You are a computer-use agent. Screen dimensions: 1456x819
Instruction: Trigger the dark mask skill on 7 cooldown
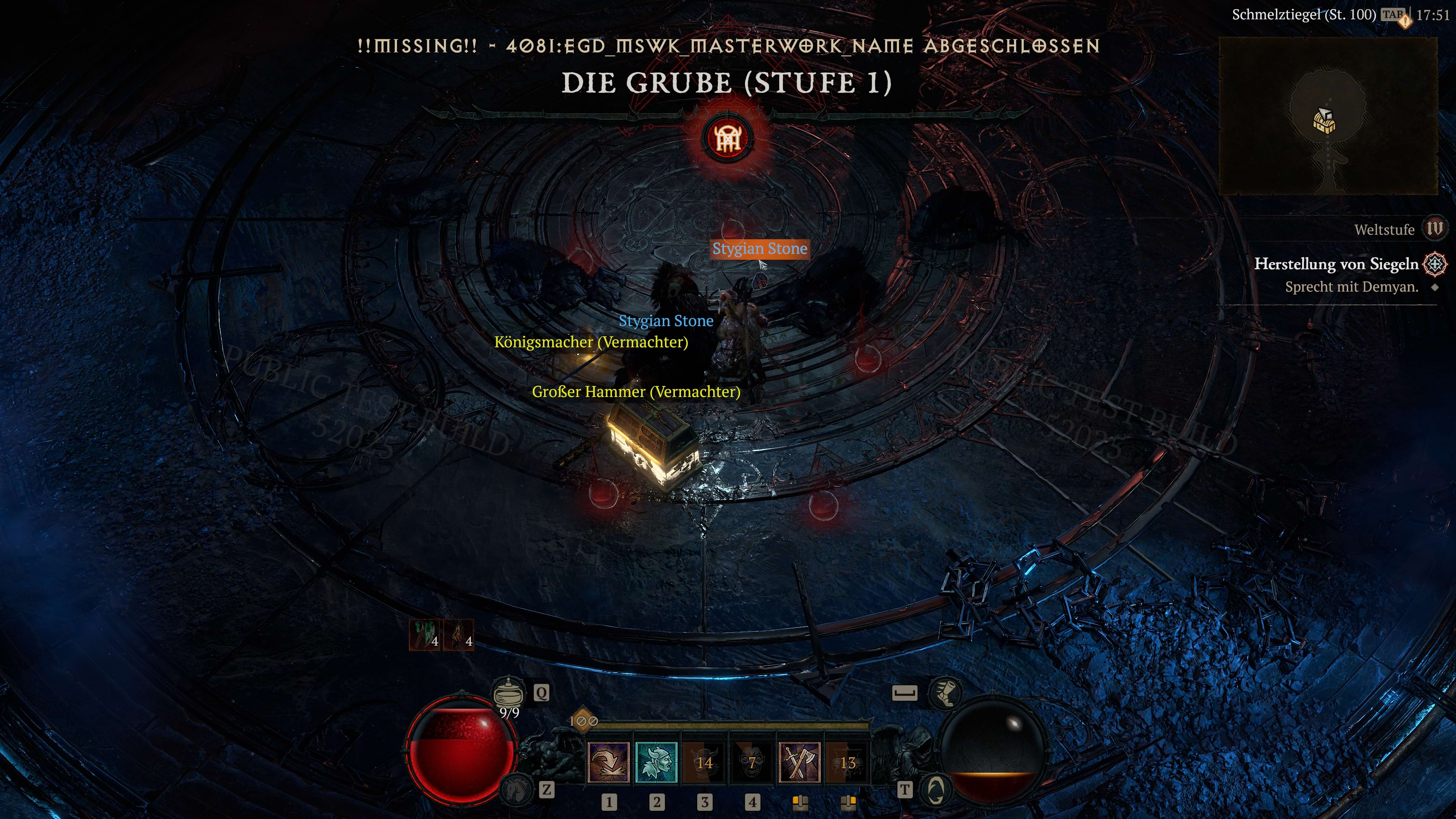coord(752,762)
